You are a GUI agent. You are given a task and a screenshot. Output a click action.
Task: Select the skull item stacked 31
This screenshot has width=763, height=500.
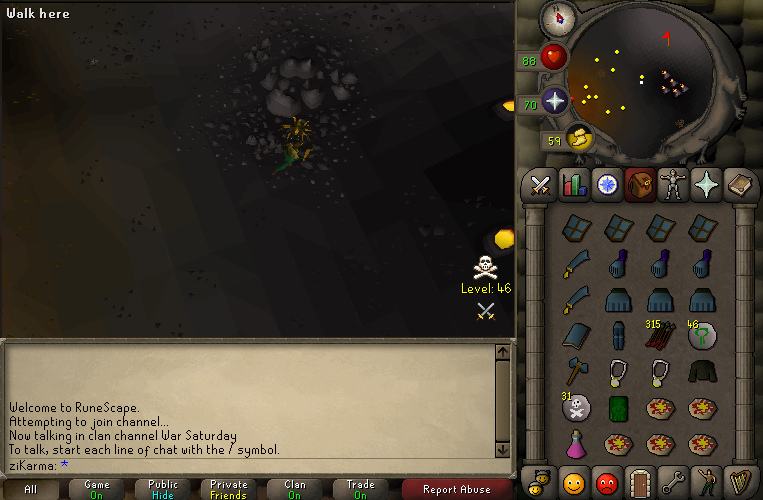click(575, 407)
